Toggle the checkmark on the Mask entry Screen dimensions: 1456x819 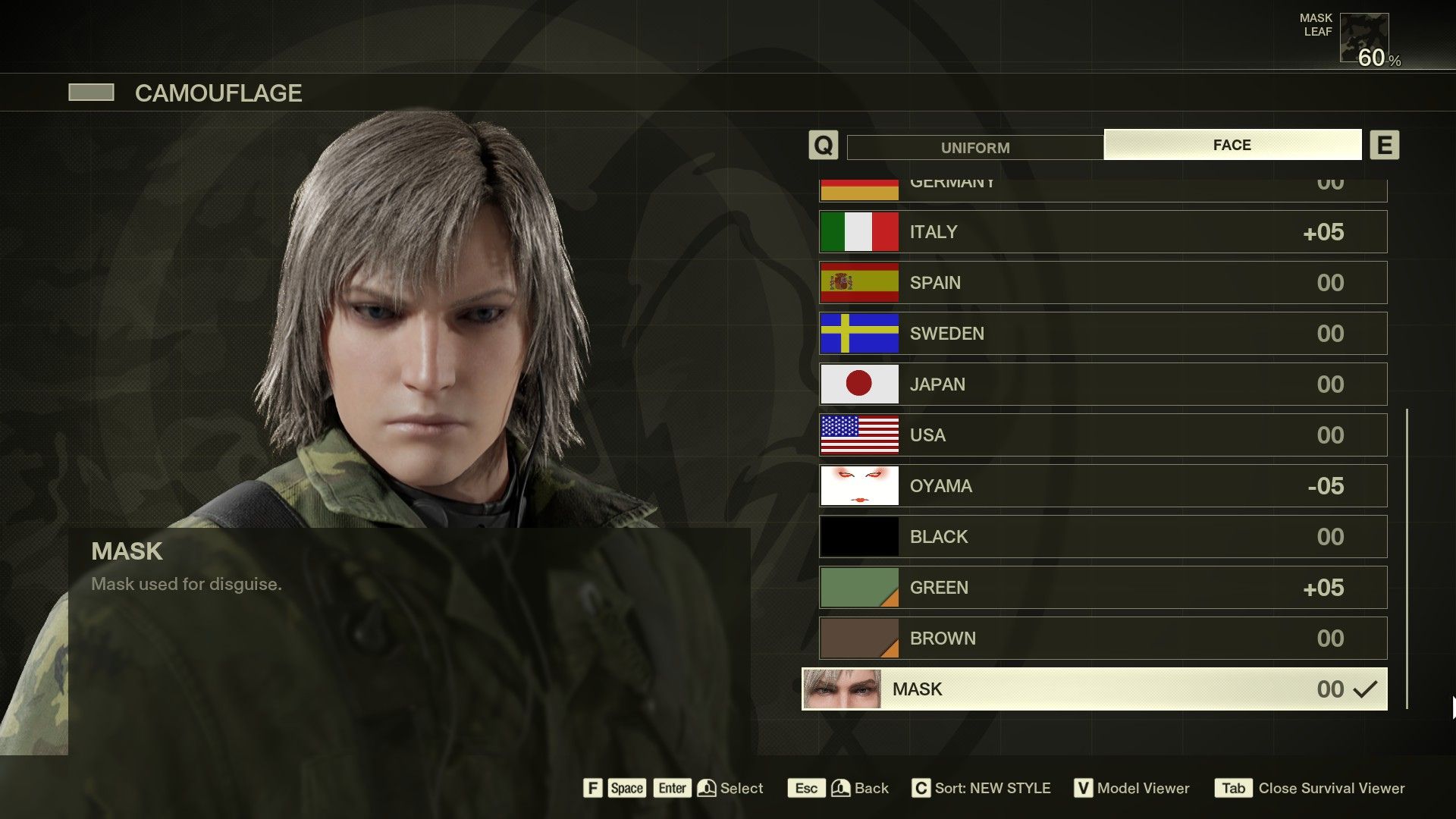[x=1364, y=689]
